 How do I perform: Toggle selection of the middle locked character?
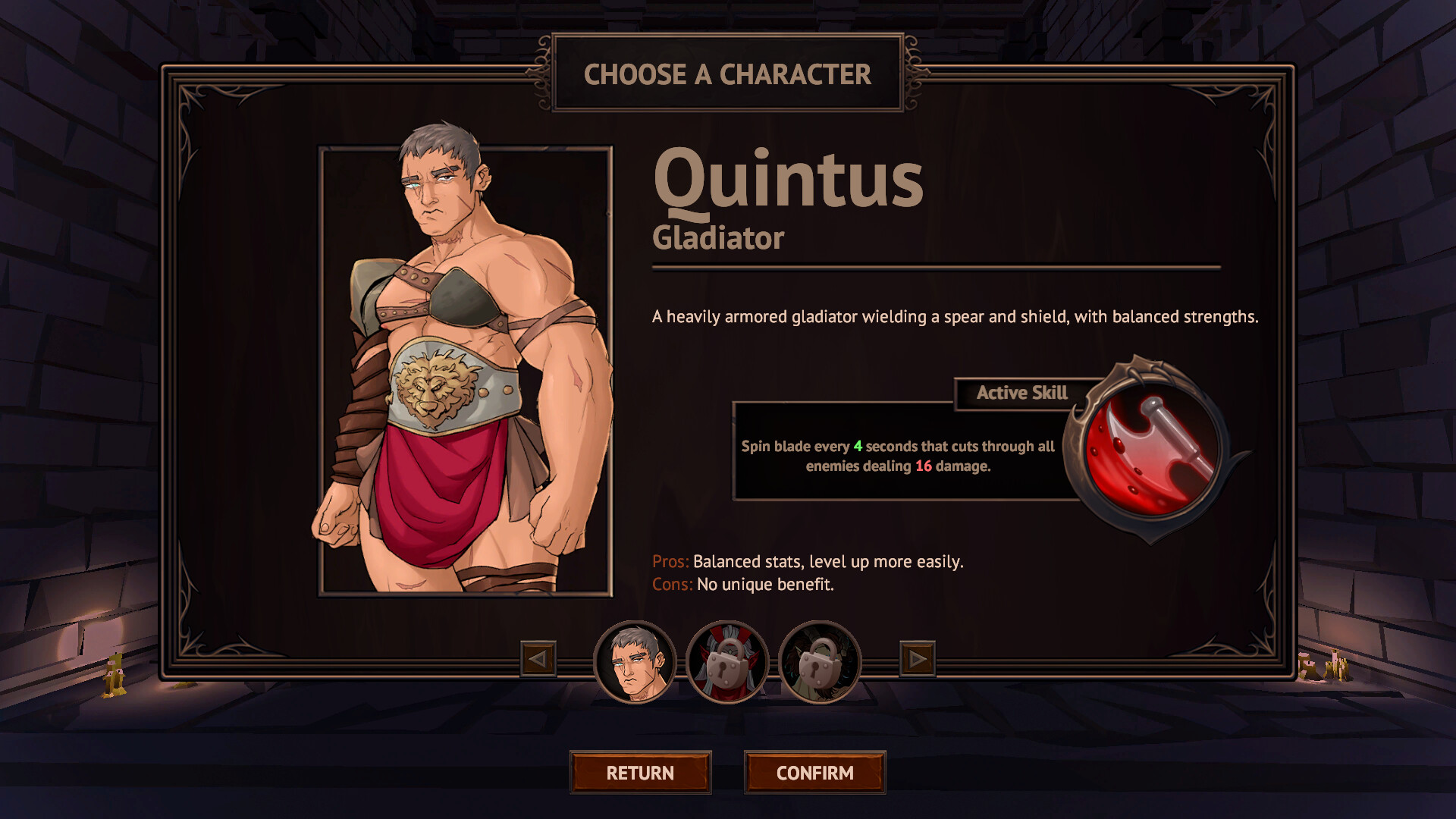pyautogui.click(x=728, y=662)
